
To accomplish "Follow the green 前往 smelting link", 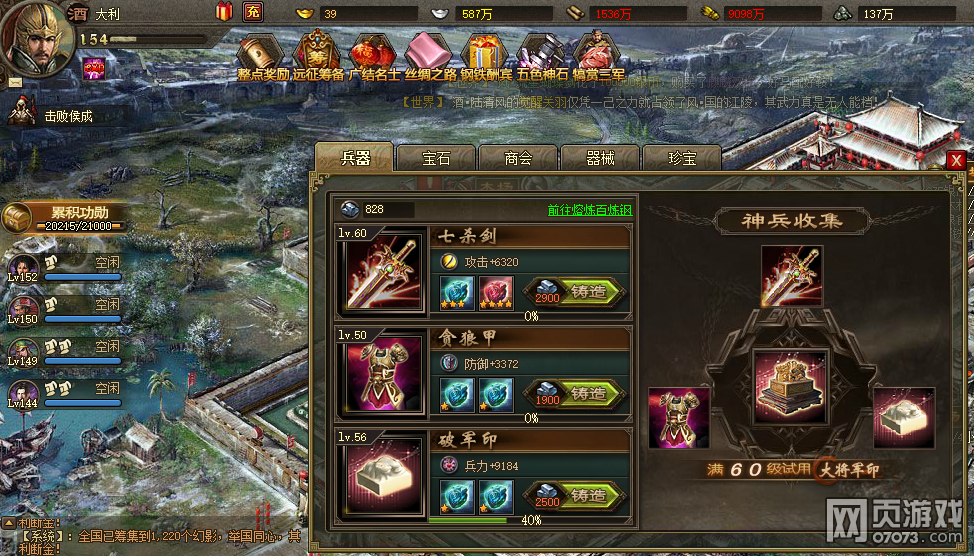I will pyautogui.click(x=589, y=210).
